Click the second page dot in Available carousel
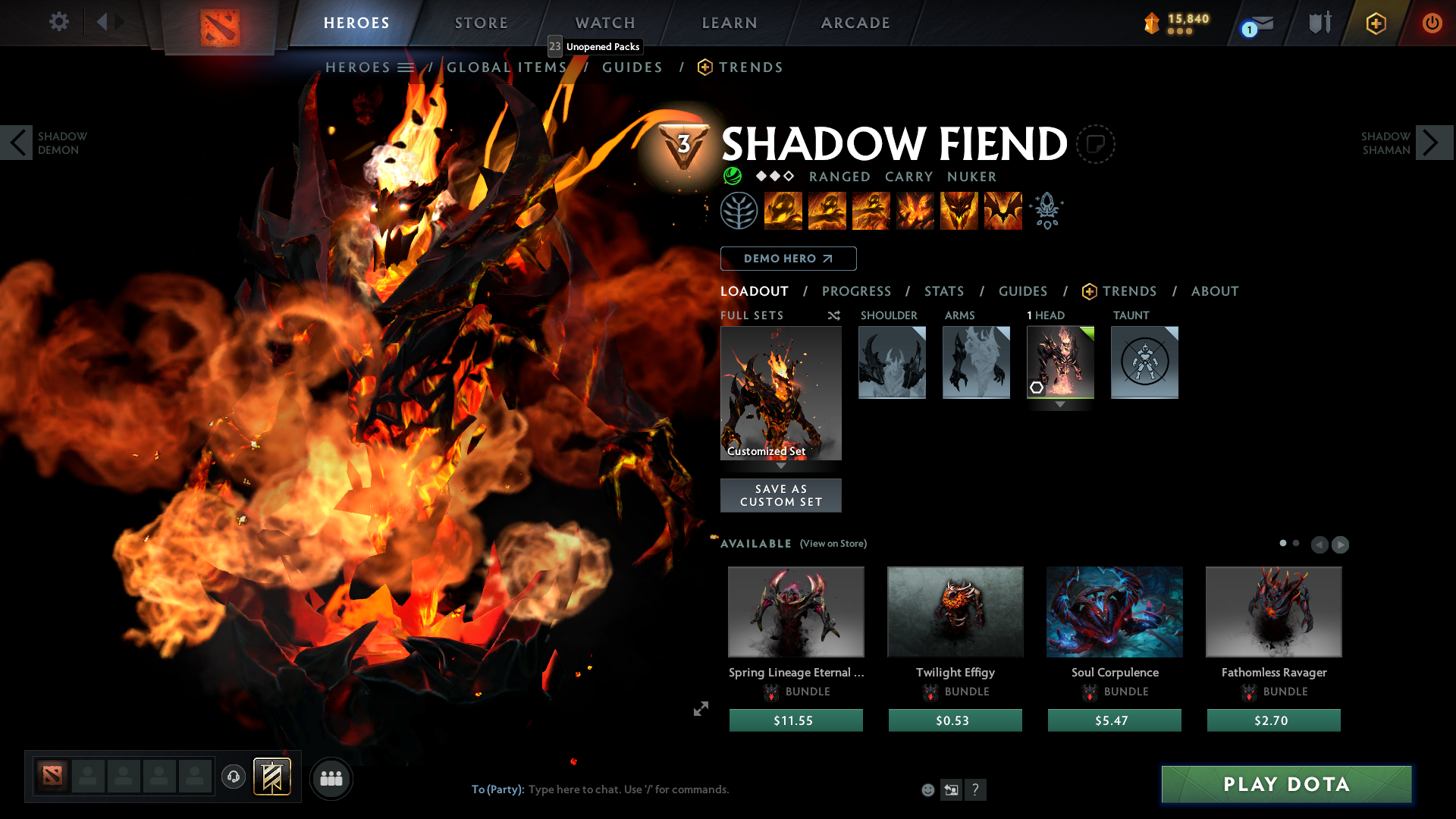 [1295, 543]
